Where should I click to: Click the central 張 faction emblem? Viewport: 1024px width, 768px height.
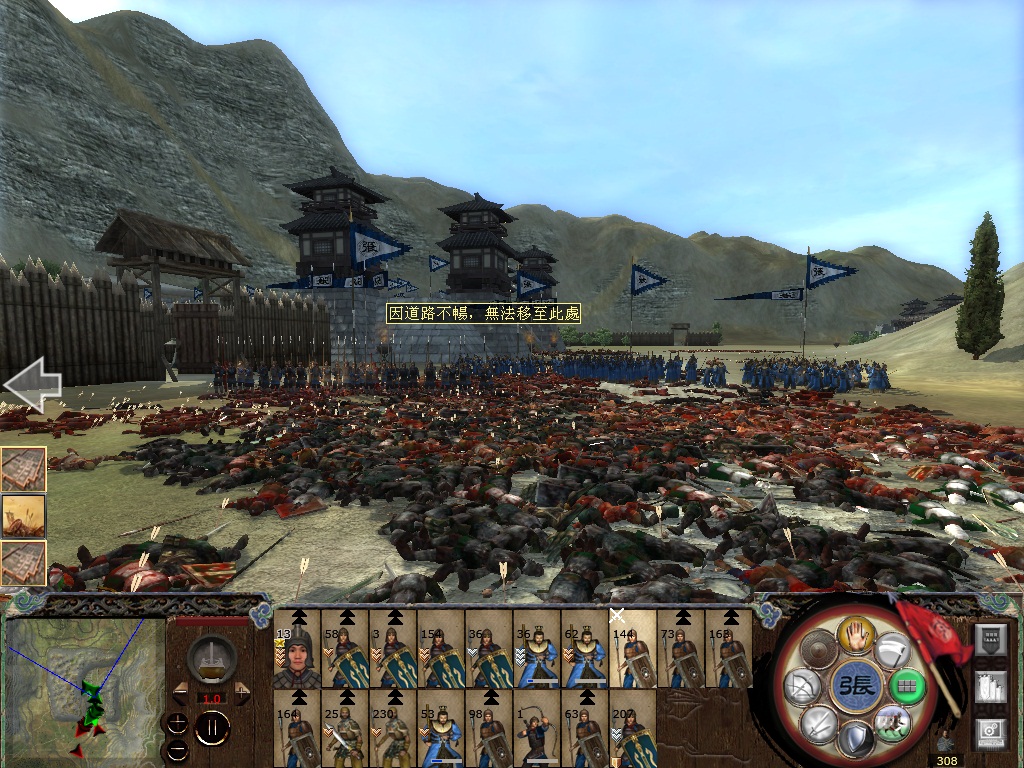(x=856, y=687)
